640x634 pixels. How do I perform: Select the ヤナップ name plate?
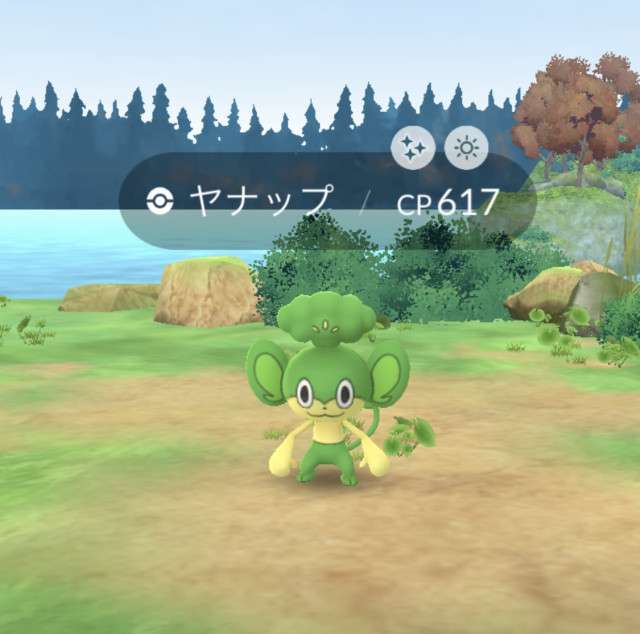click(x=260, y=202)
